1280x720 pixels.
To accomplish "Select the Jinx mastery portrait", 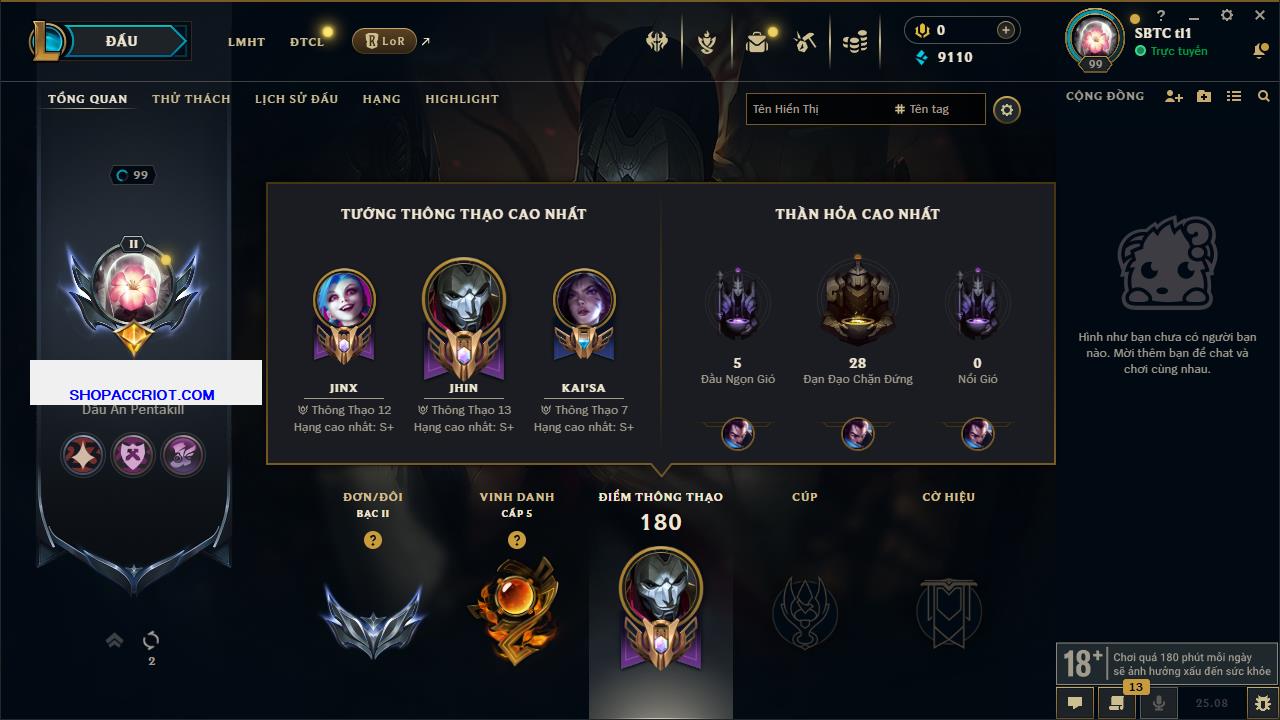I will 344,300.
